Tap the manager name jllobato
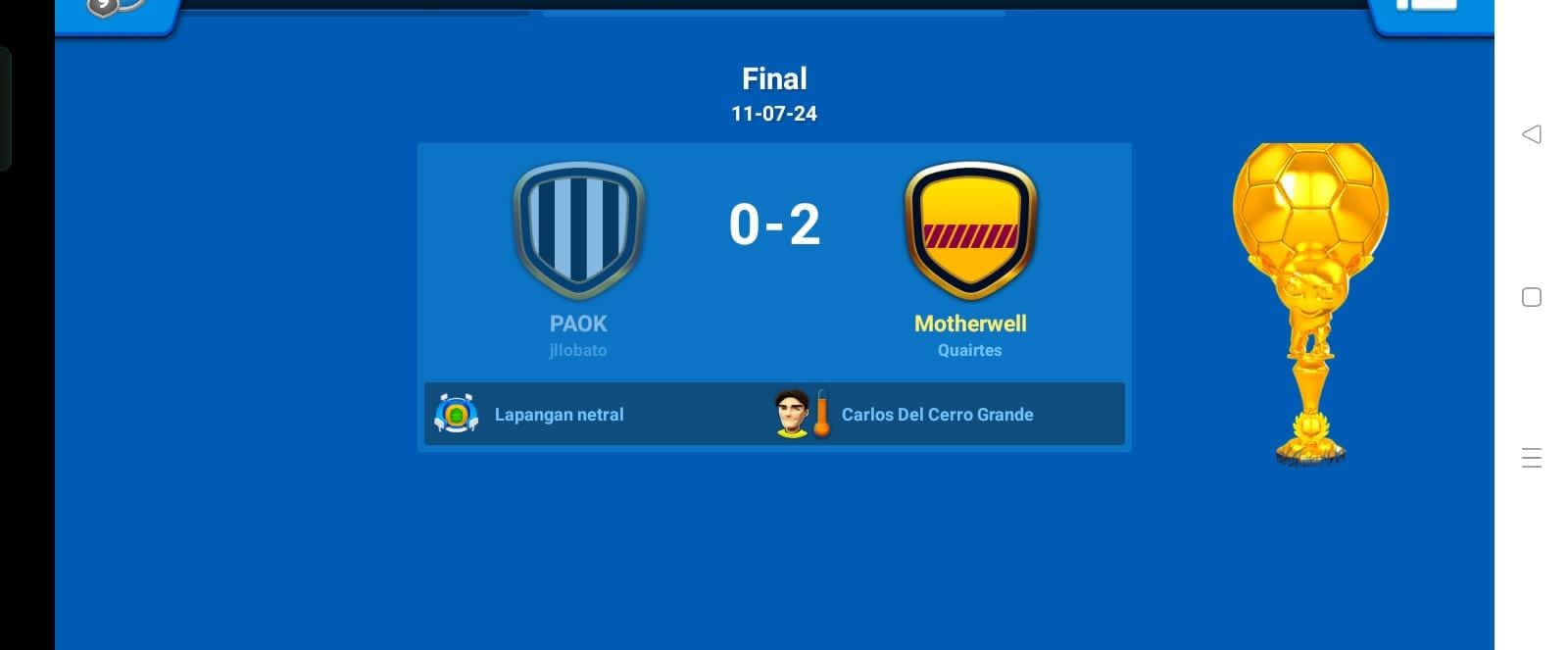 (578, 350)
